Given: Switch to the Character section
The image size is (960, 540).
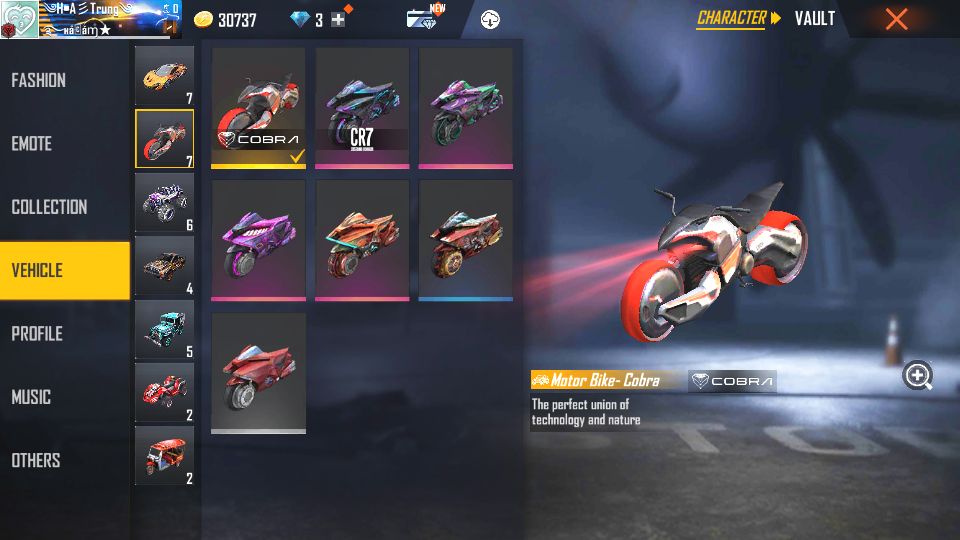Looking at the screenshot, I should click(x=732, y=18).
